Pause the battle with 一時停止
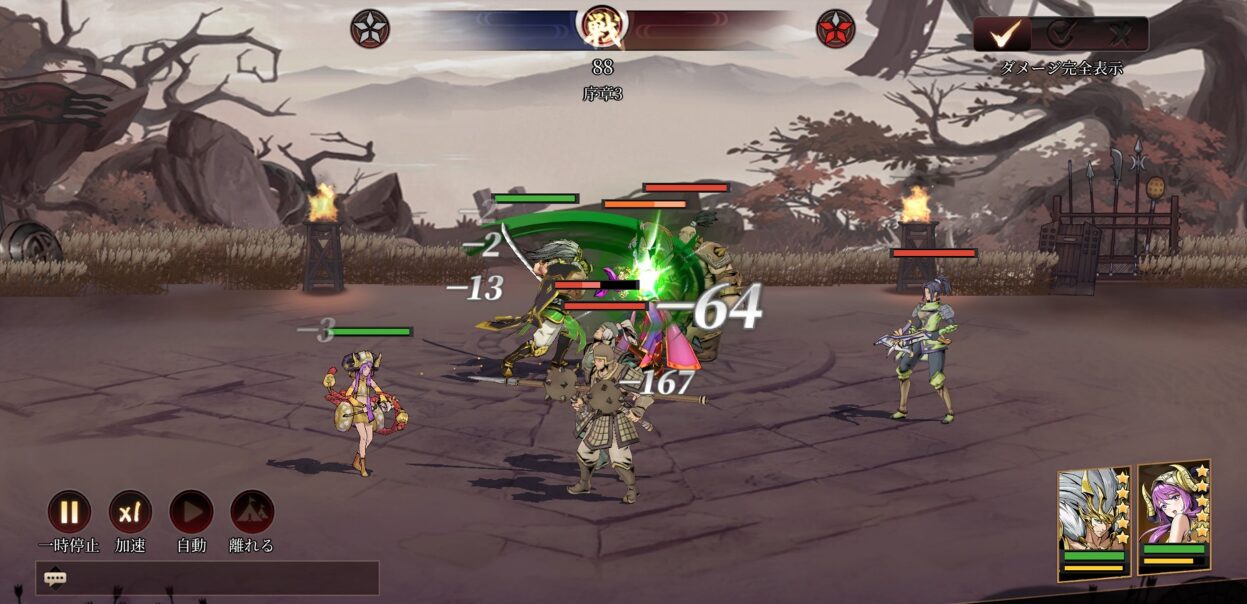This screenshot has height=604, width=1247. click(x=69, y=512)
